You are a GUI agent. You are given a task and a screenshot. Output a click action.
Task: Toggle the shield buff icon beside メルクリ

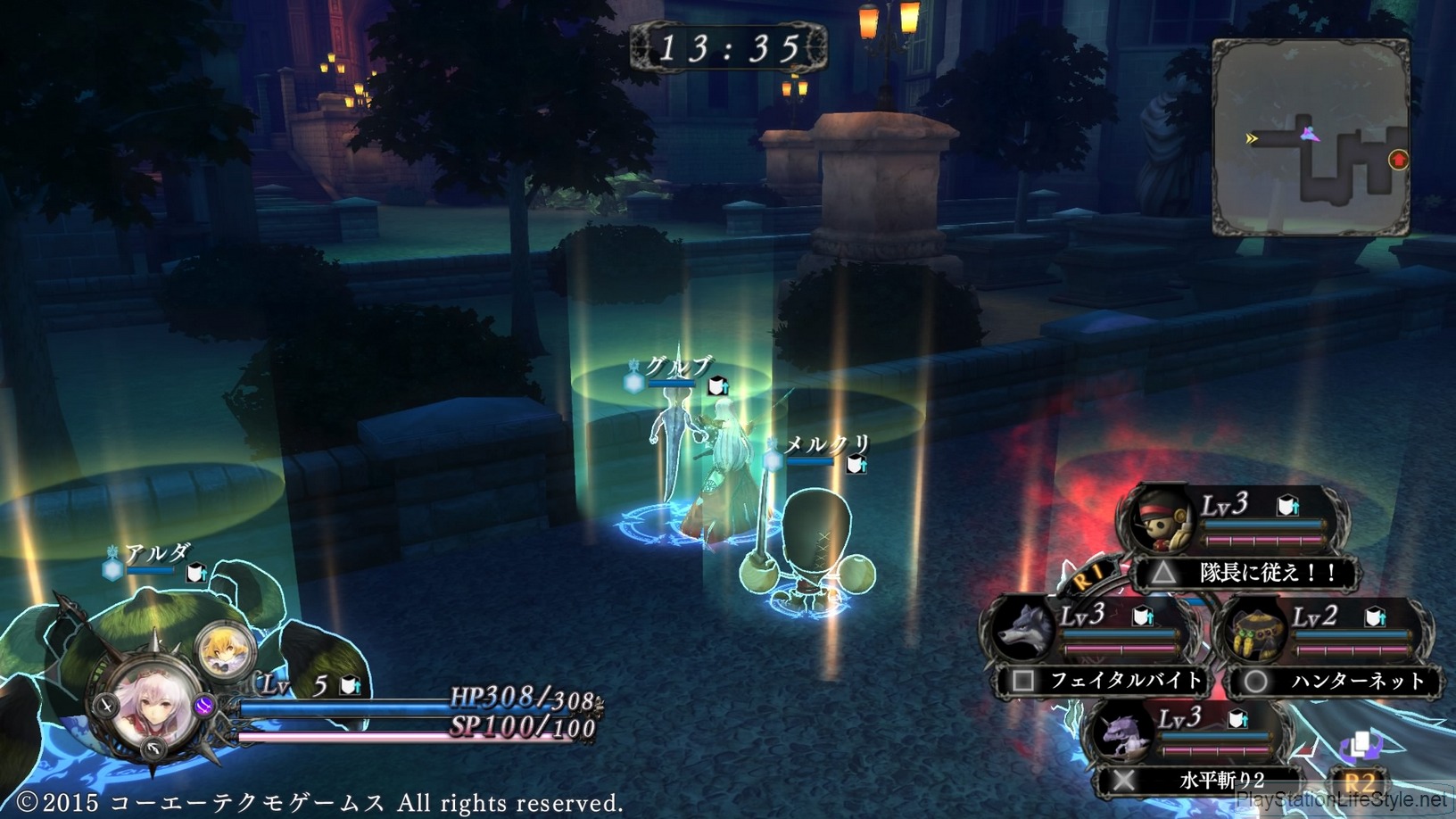point(855,465)
